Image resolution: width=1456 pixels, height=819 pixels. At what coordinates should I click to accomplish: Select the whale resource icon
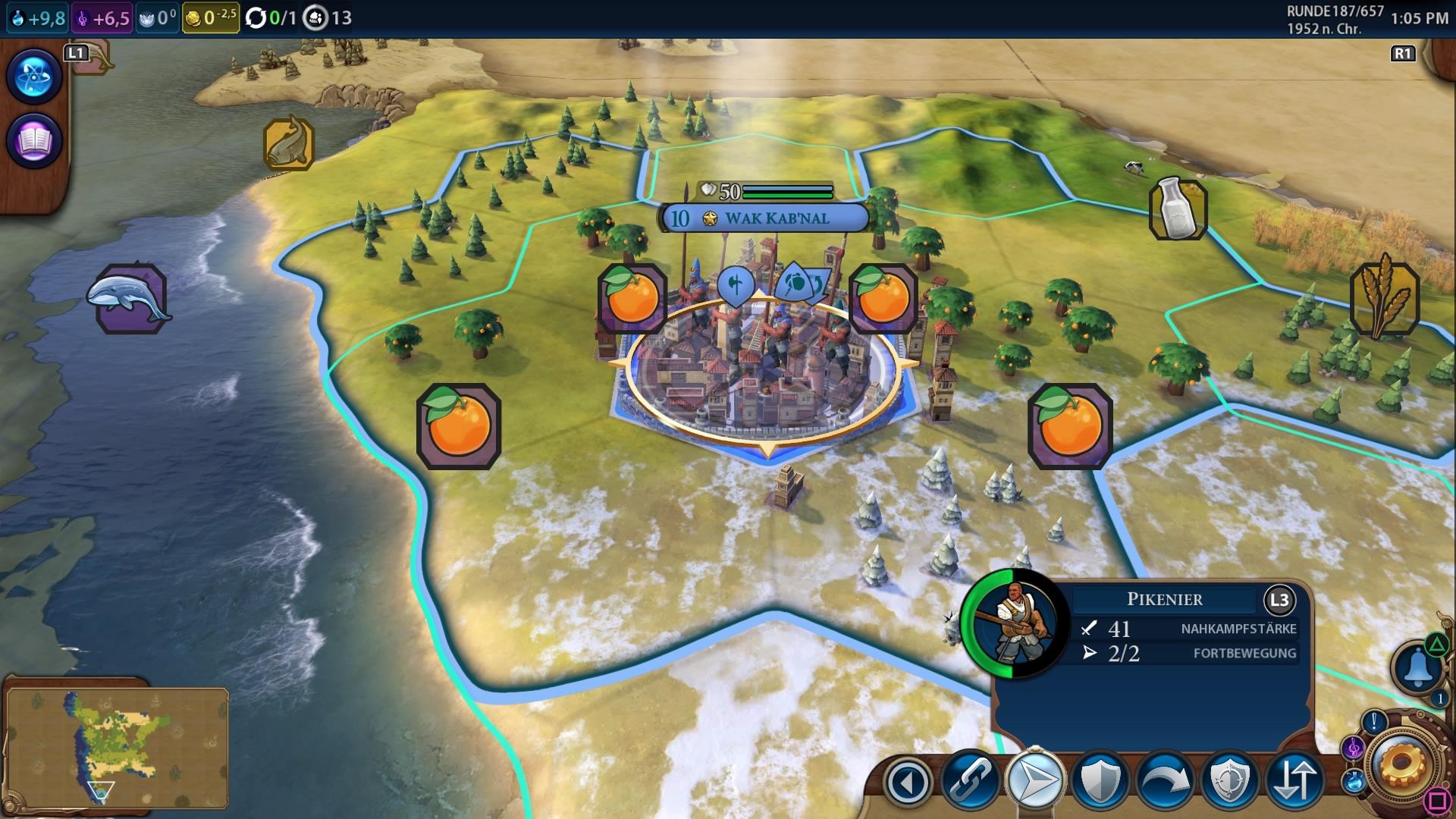(x=130, y=299)
